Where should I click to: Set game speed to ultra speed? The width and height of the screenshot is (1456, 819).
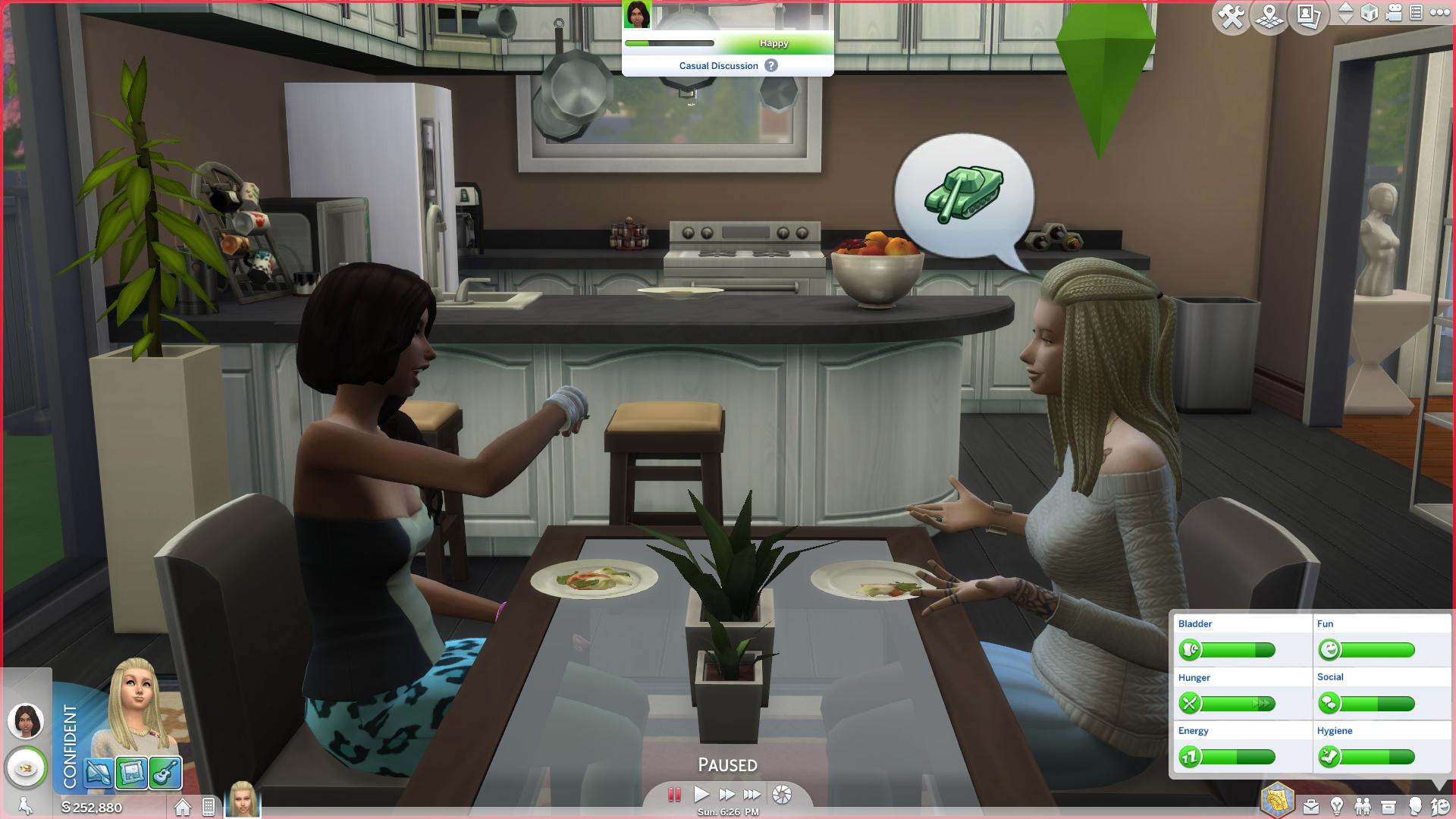pyautogui.click(x=752, y=794)
